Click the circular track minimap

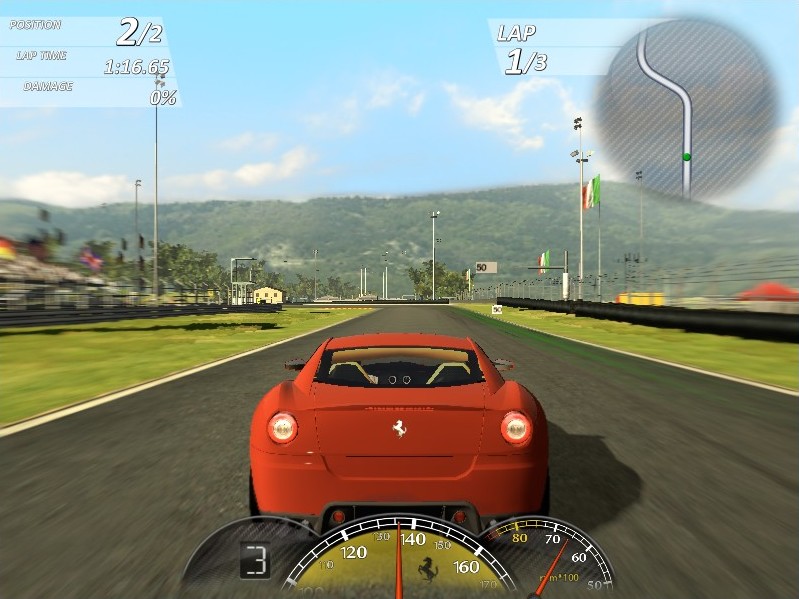click(686, 107)
